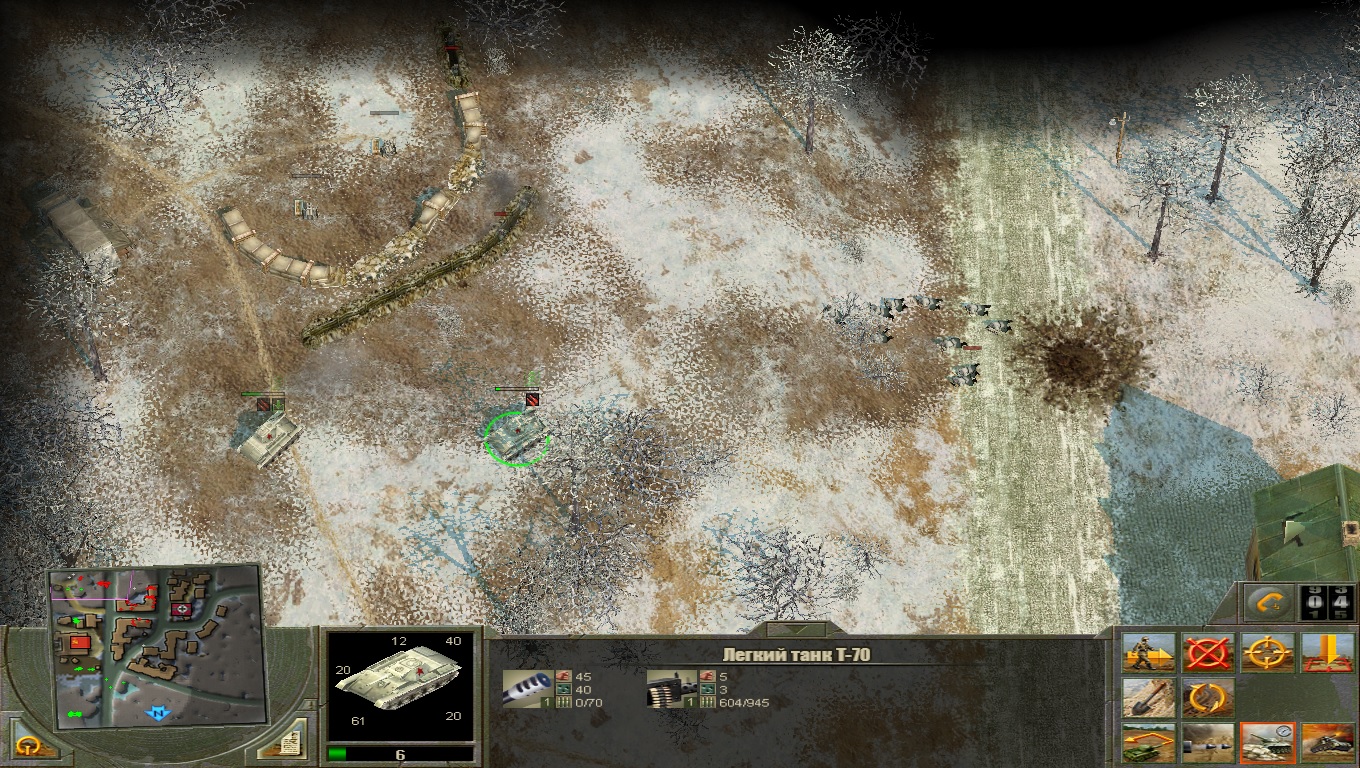Toggle the highlighted tank with gauge command
The image size is (1360, 768).
point(1266,743)
